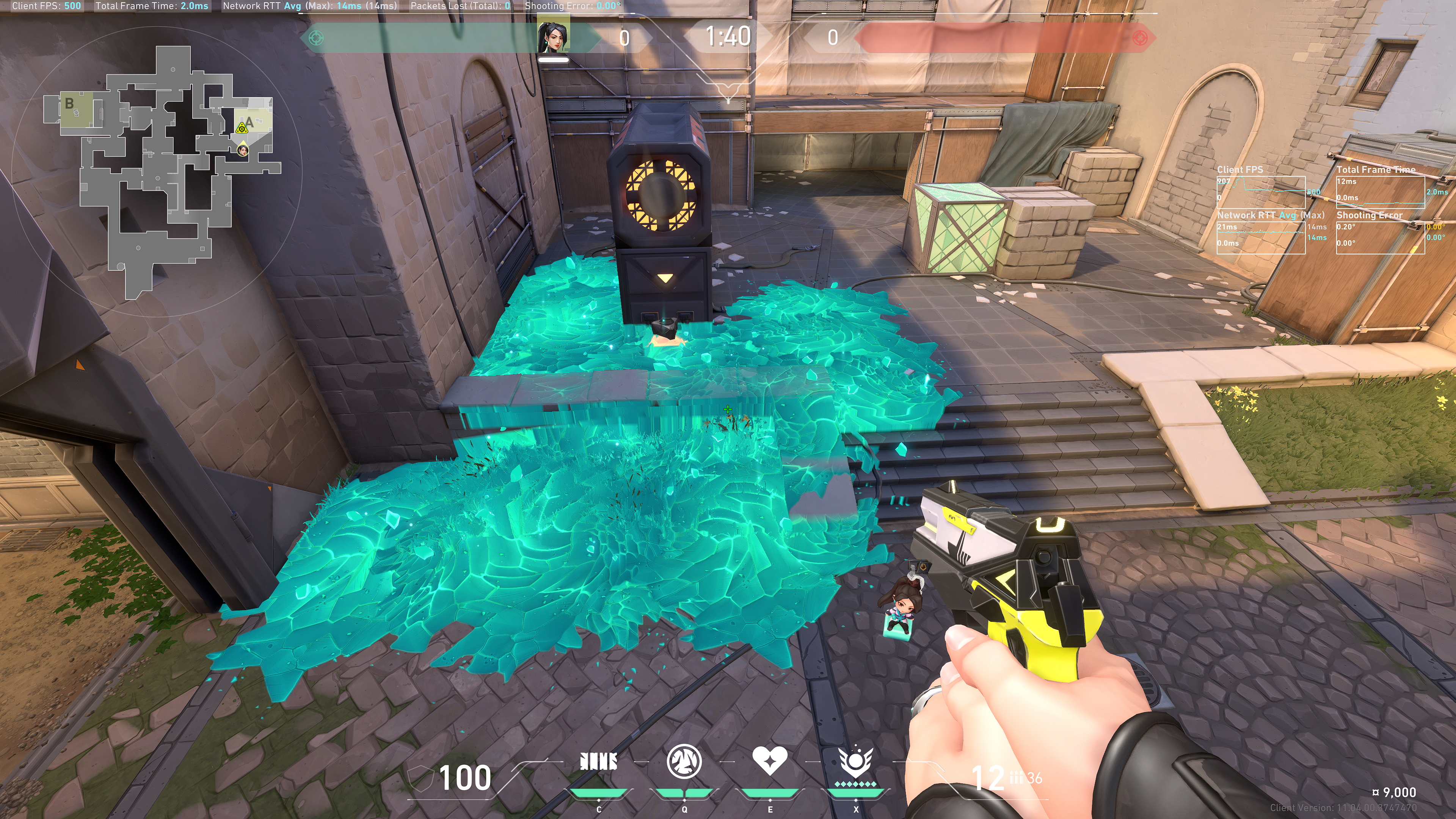This screenshot has height=819, width=1456.
Task: Choose the Healing Orb heart icon
Action: click(769, 760)
